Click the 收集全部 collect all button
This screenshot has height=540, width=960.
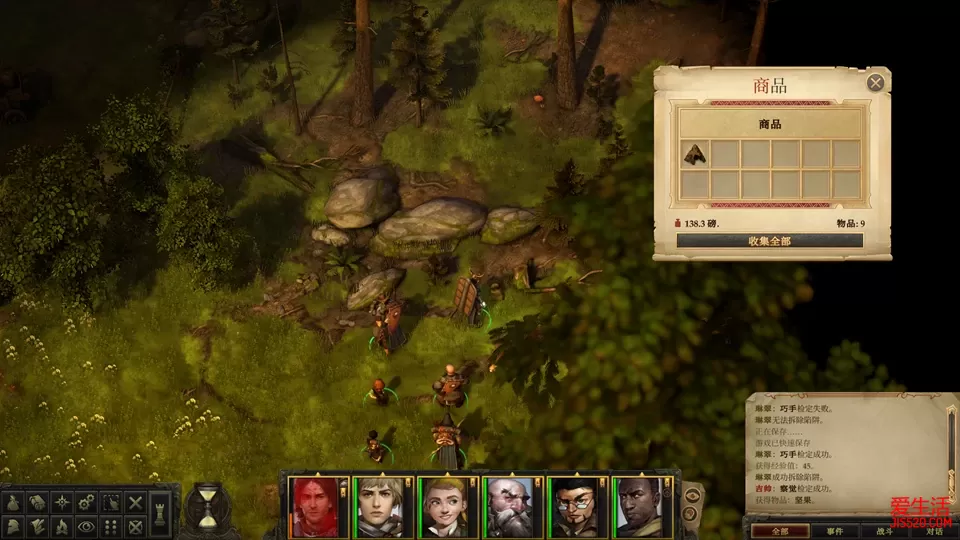(x=770, y=240)
